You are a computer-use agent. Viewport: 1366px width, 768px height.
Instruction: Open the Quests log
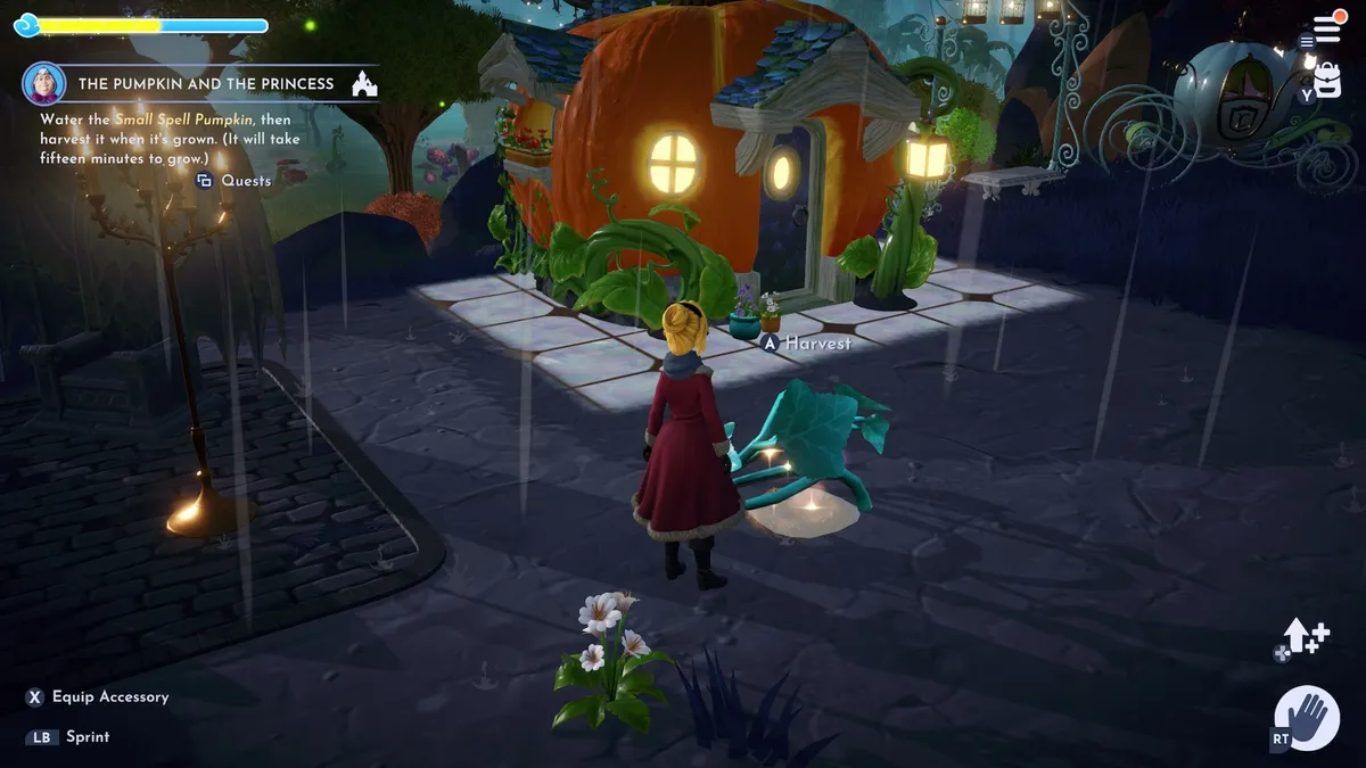234,181
